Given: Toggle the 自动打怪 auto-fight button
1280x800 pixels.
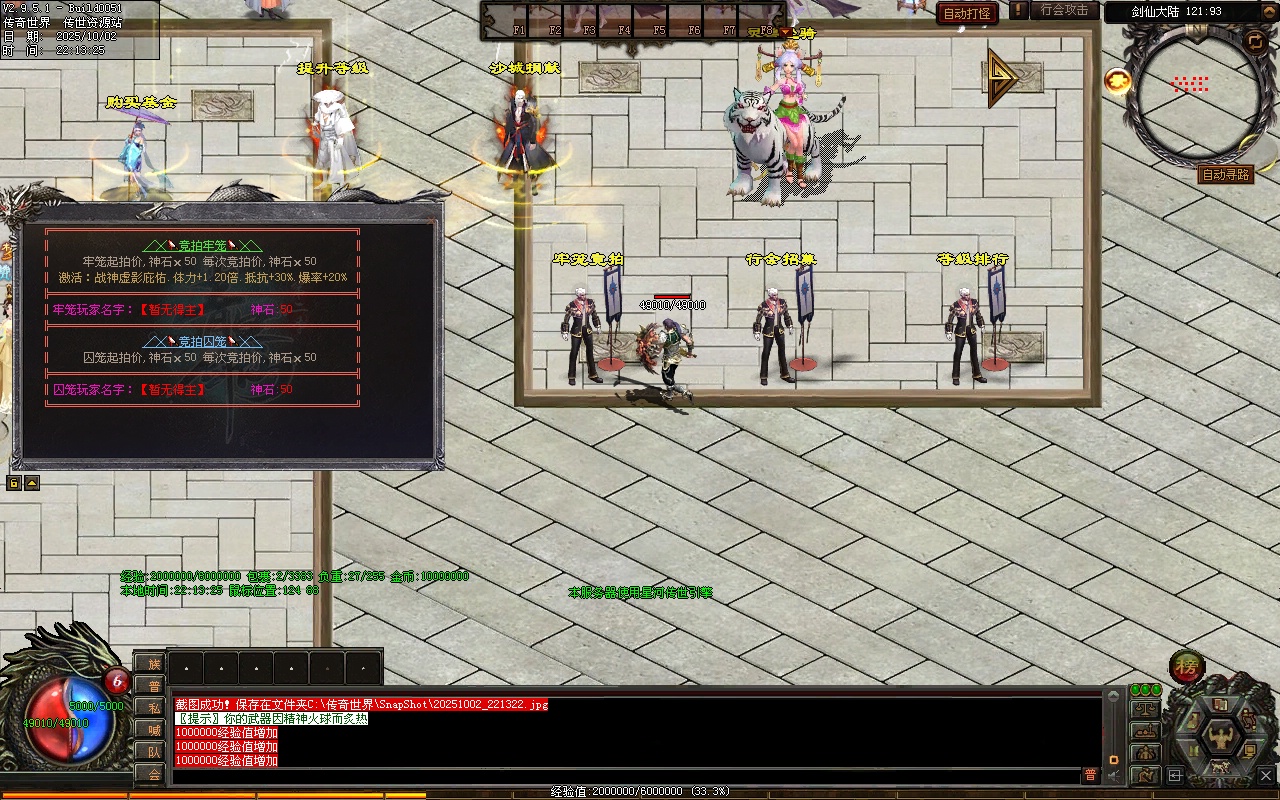Looking at the screenshot, I should coord(967,13).
